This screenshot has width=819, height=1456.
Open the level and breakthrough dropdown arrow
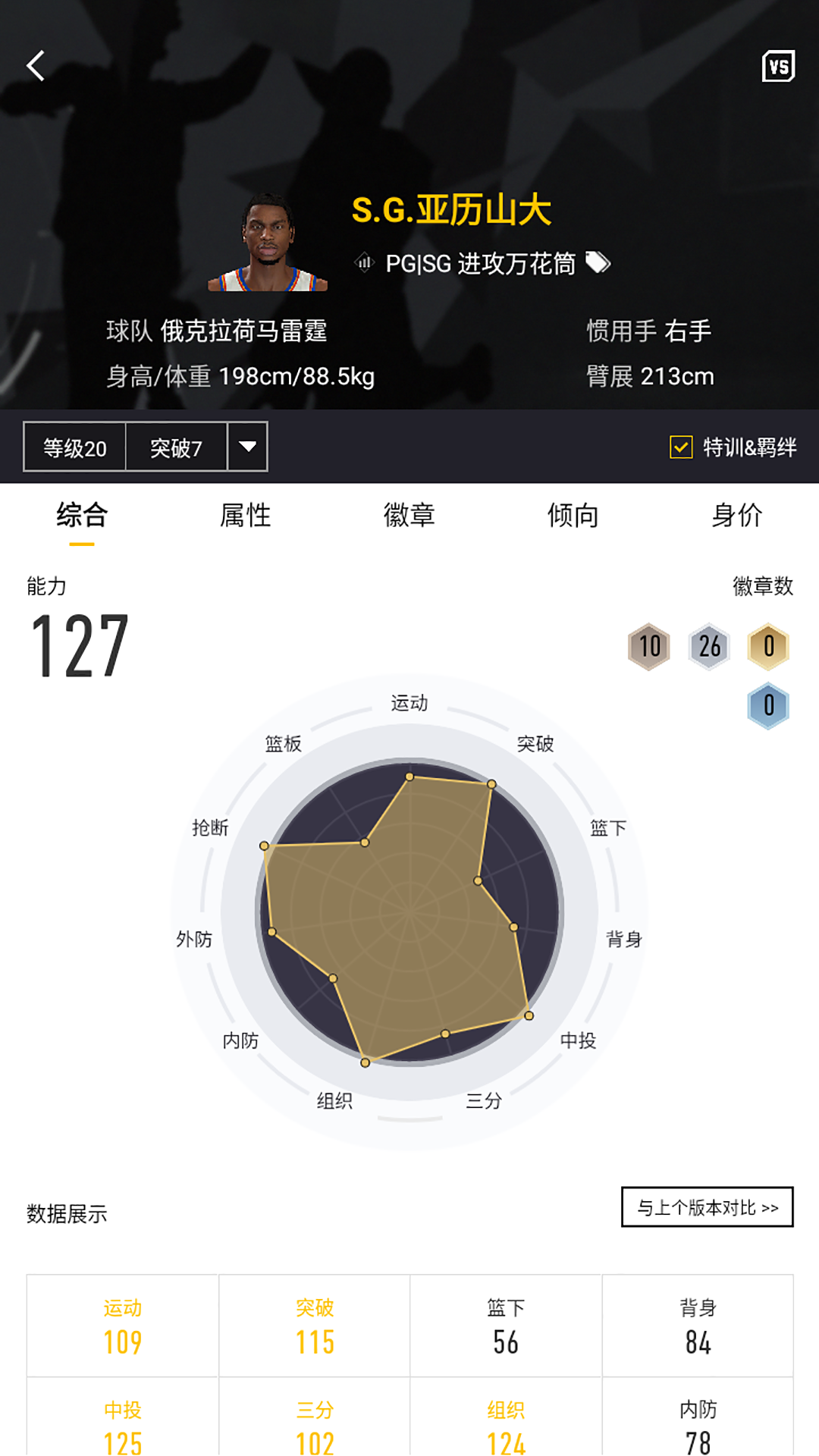(247, 447)
